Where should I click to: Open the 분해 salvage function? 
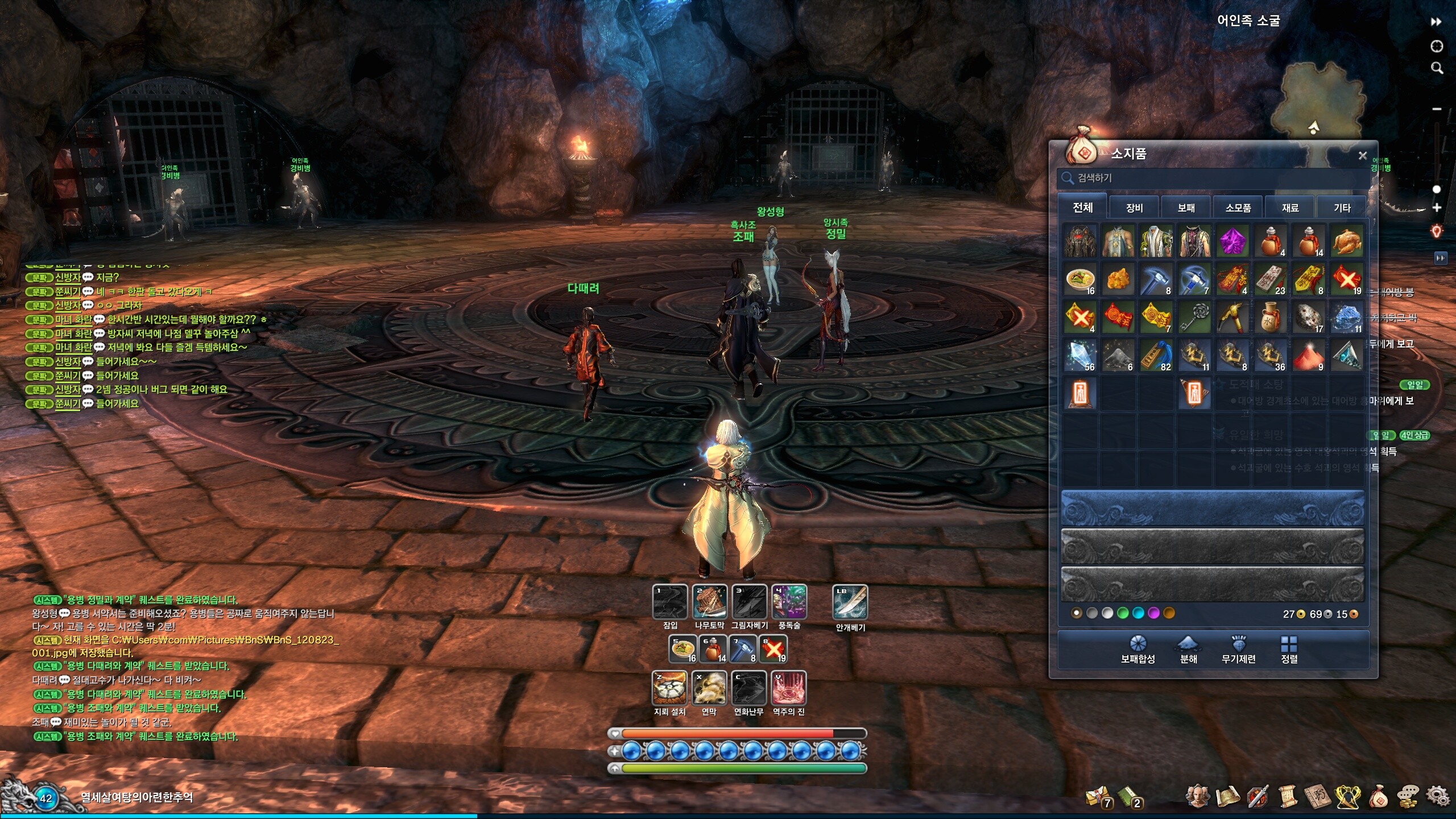coord(1188,649)
